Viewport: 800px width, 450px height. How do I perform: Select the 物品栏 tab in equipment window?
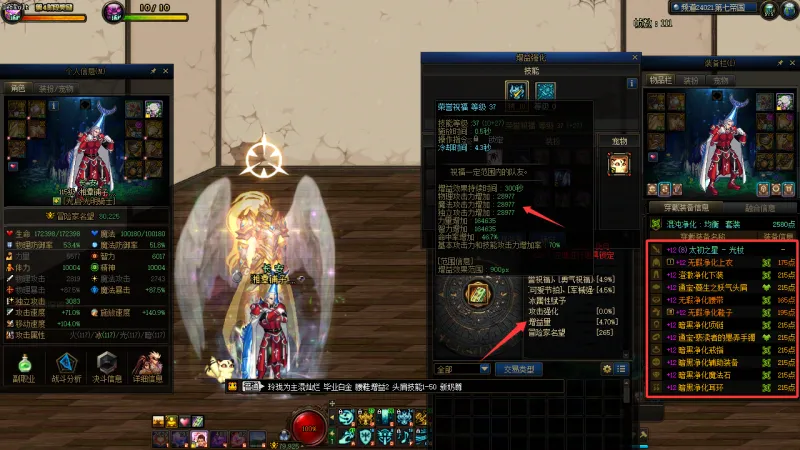point(660,79)
